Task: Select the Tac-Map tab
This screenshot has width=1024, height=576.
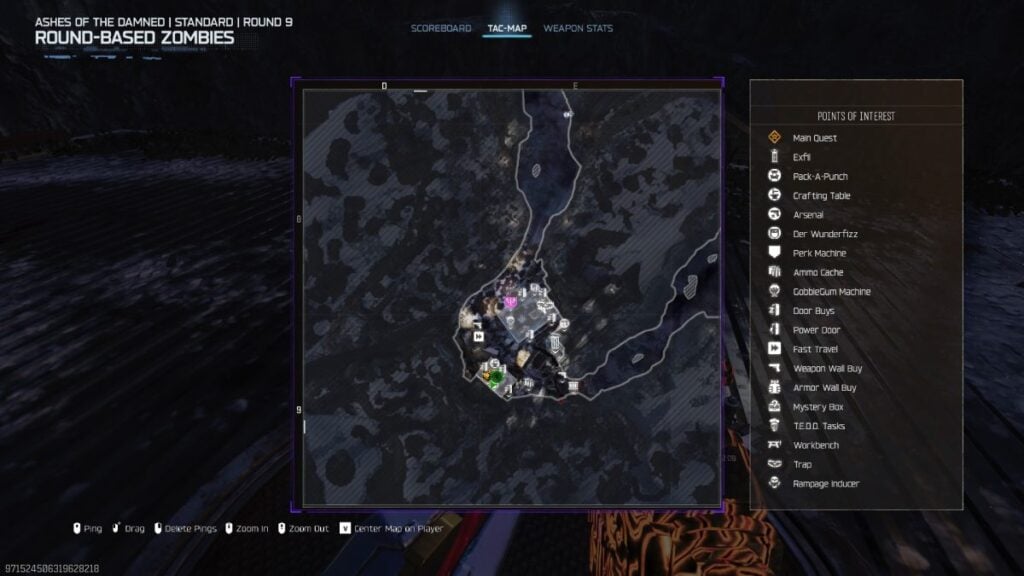Action: [507, 28]
